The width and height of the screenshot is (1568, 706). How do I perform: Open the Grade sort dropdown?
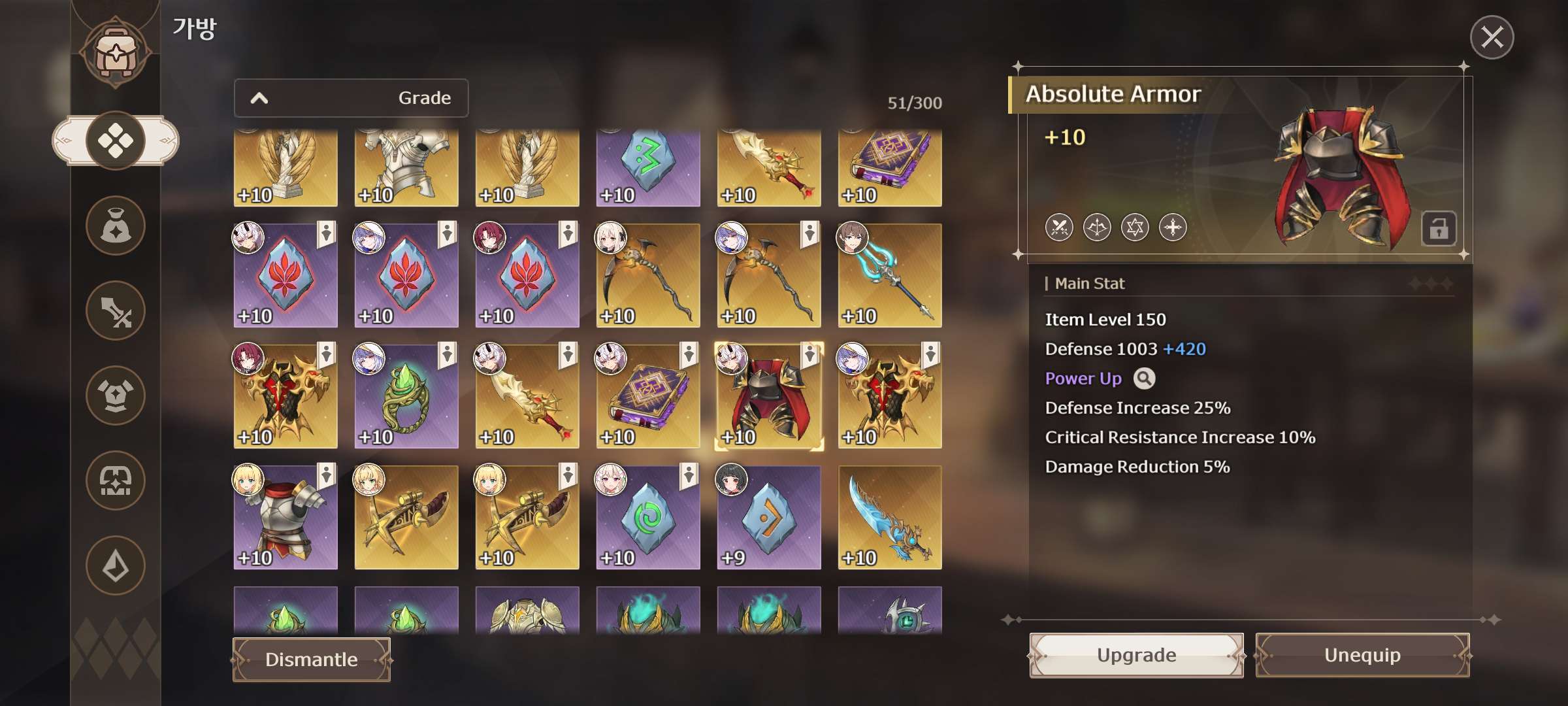click(351, 98)
